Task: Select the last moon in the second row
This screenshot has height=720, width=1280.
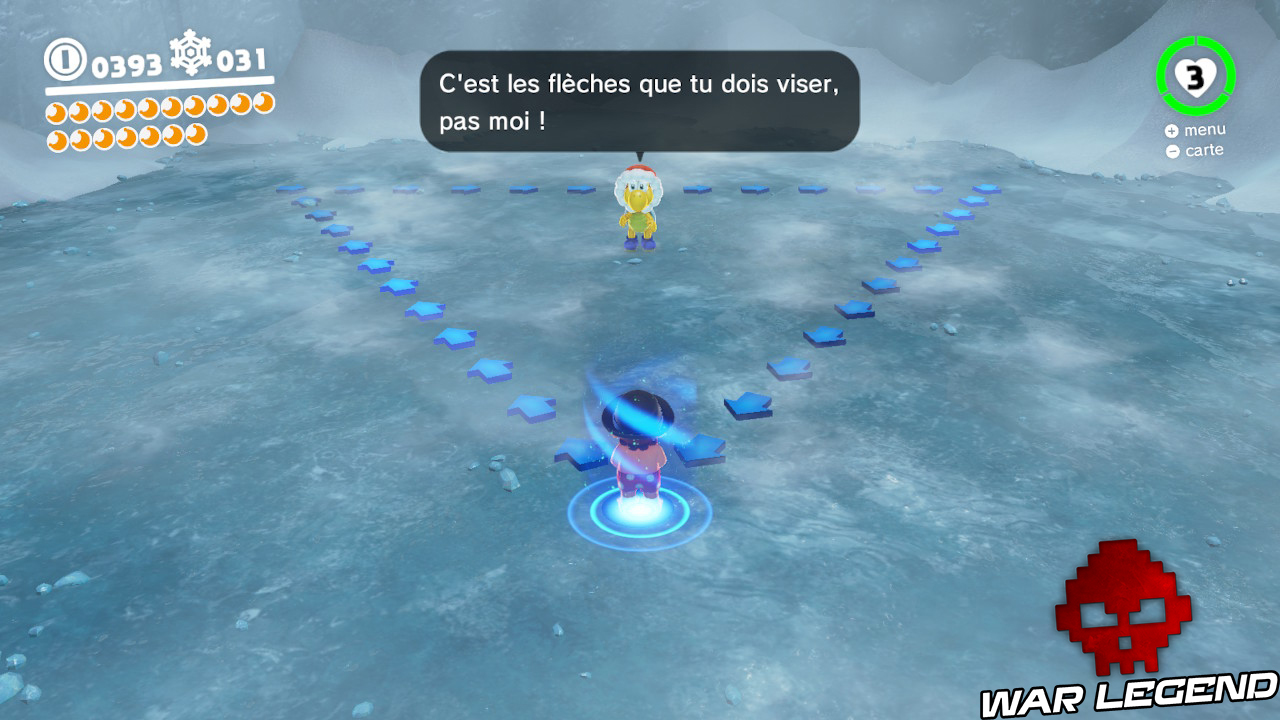Action: 196,135
